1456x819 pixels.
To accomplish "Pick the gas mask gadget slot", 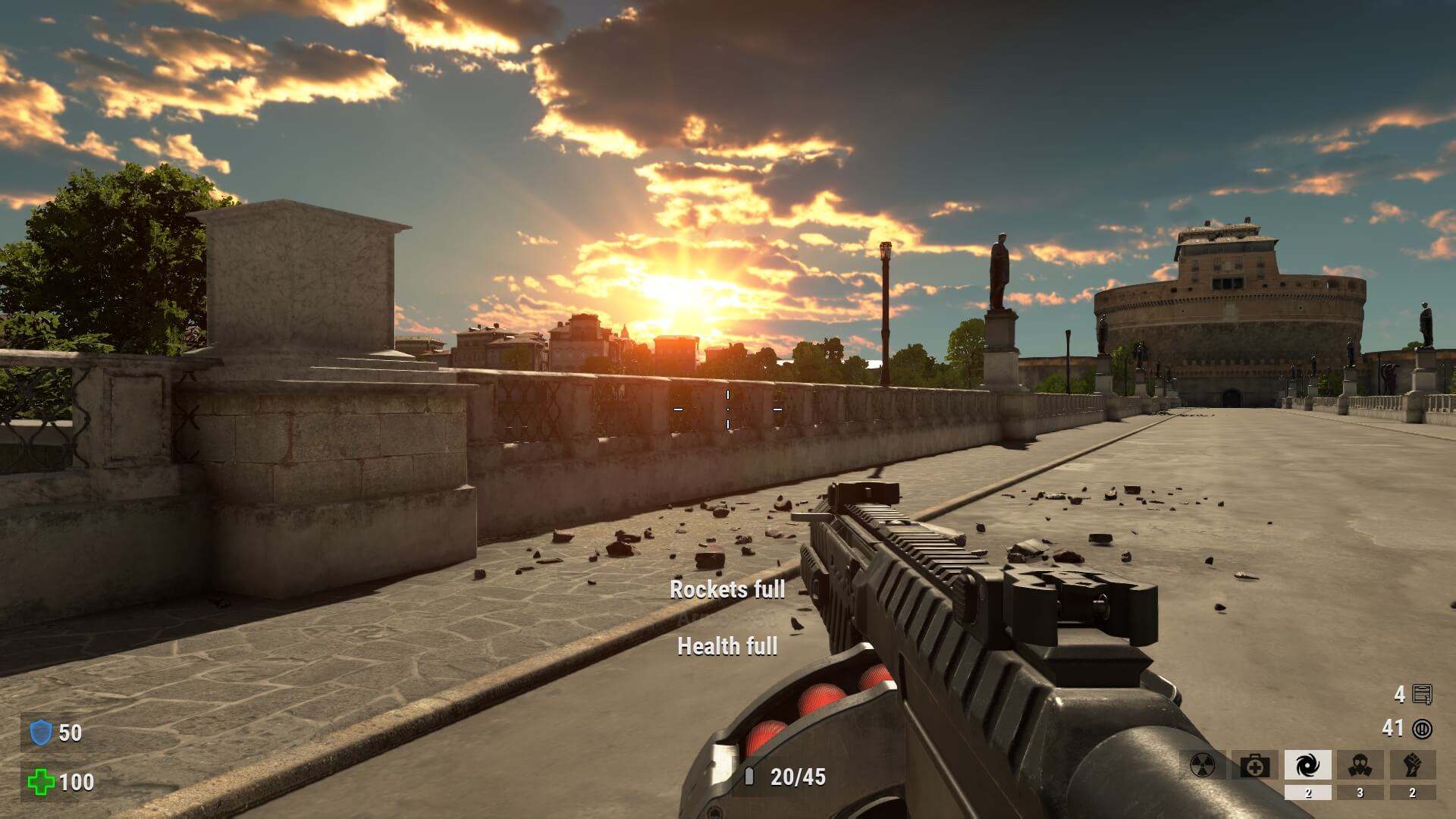I will point(1360,765).
